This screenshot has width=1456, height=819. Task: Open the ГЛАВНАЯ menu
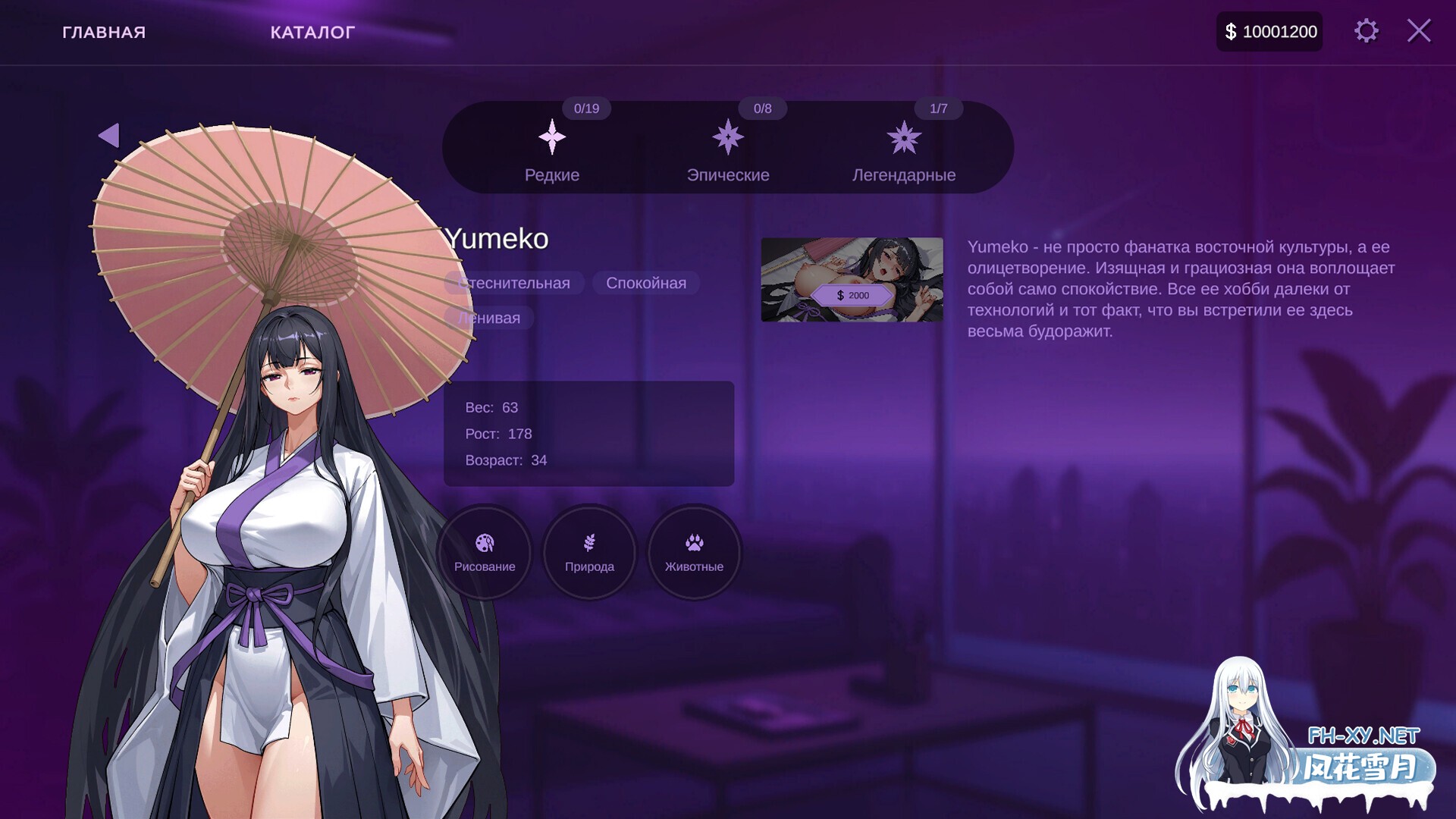point(105,32)
